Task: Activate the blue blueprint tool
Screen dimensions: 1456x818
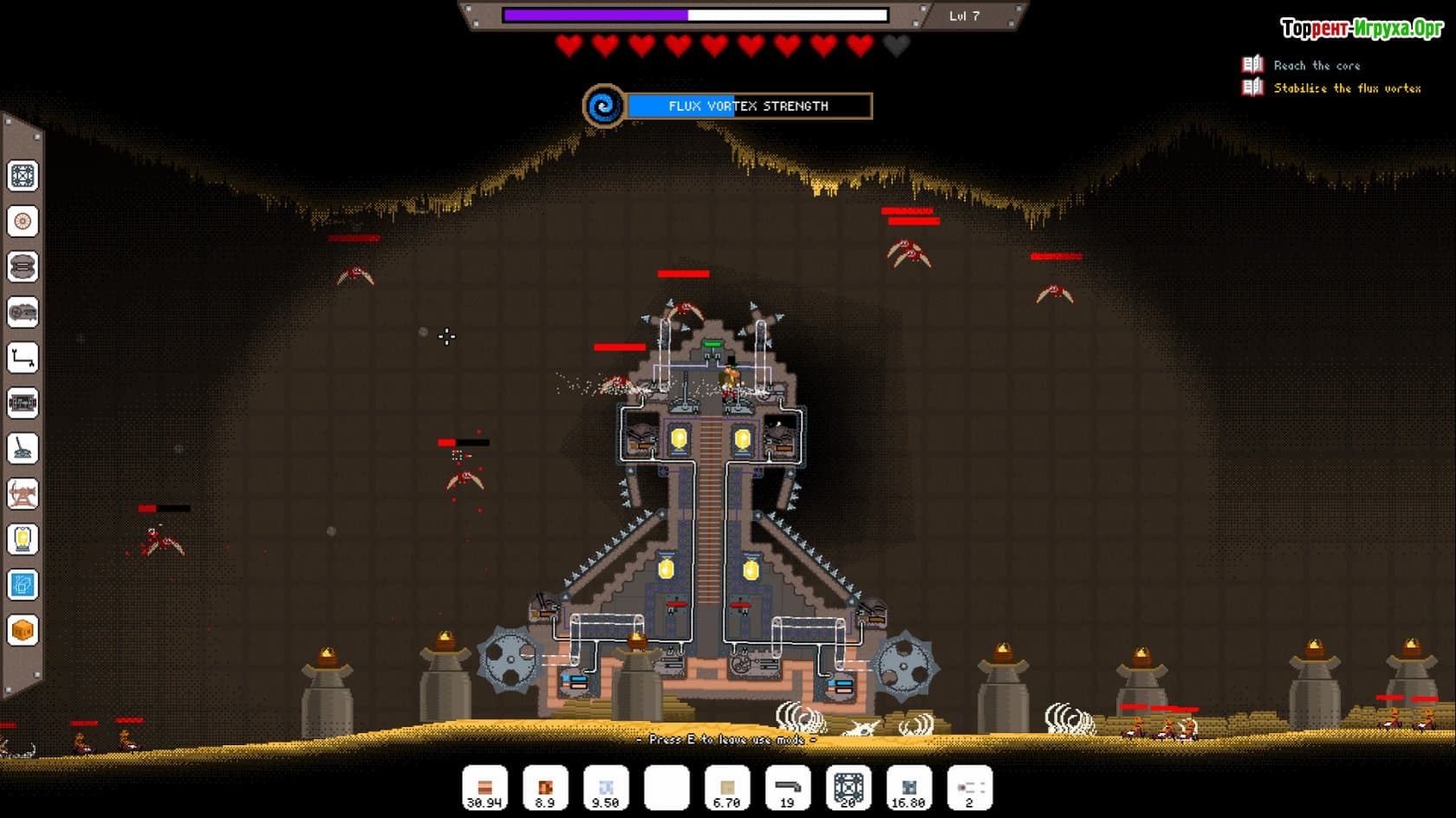Action: click(23, 585)
